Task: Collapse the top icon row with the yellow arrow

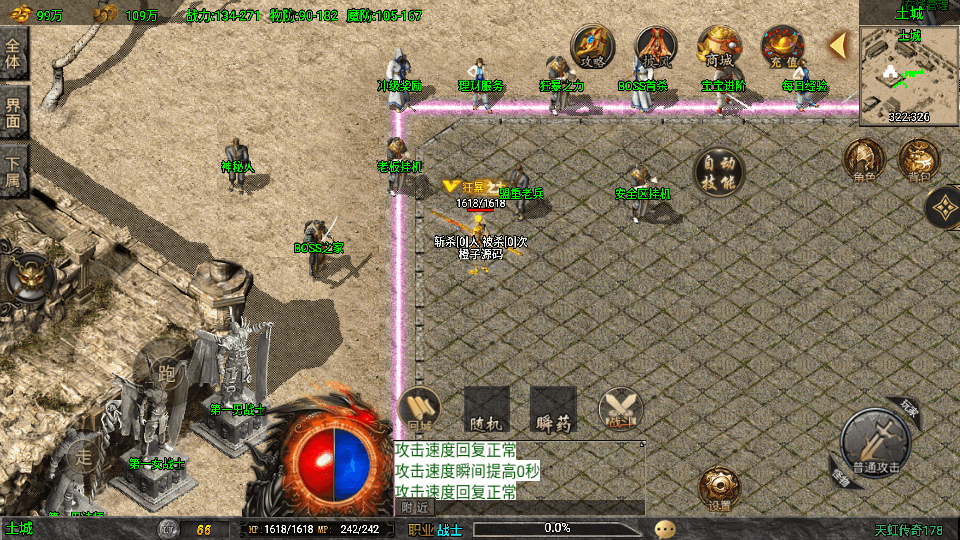Action: pyautogui.click(x=839, y=45)
